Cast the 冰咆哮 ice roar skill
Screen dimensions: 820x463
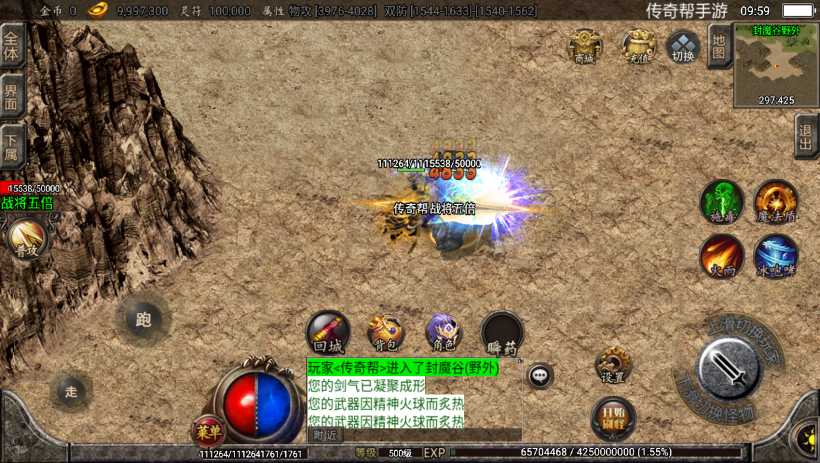pos(775,256)
